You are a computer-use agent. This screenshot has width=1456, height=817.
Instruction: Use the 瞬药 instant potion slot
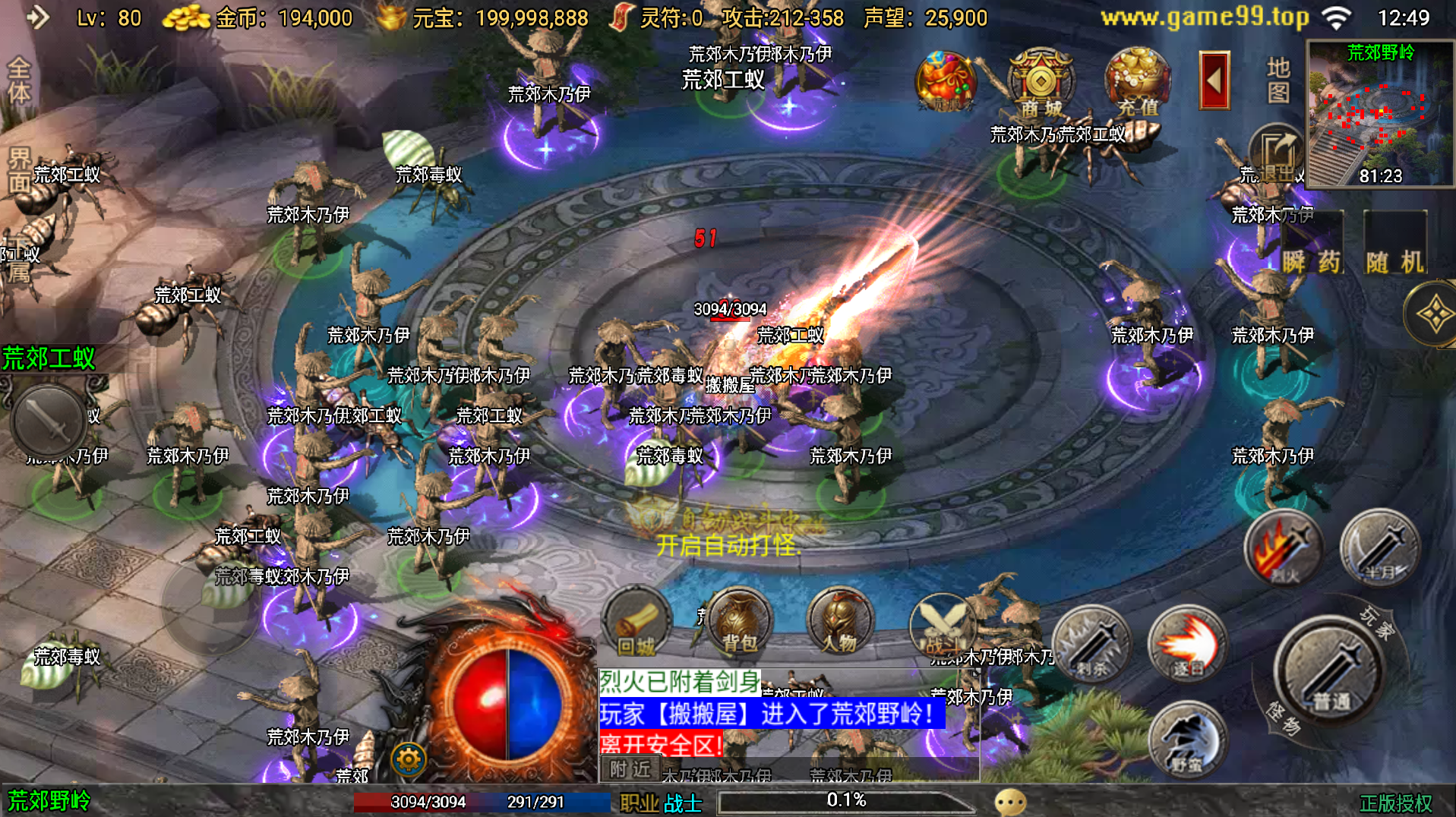coord(1312,244)
